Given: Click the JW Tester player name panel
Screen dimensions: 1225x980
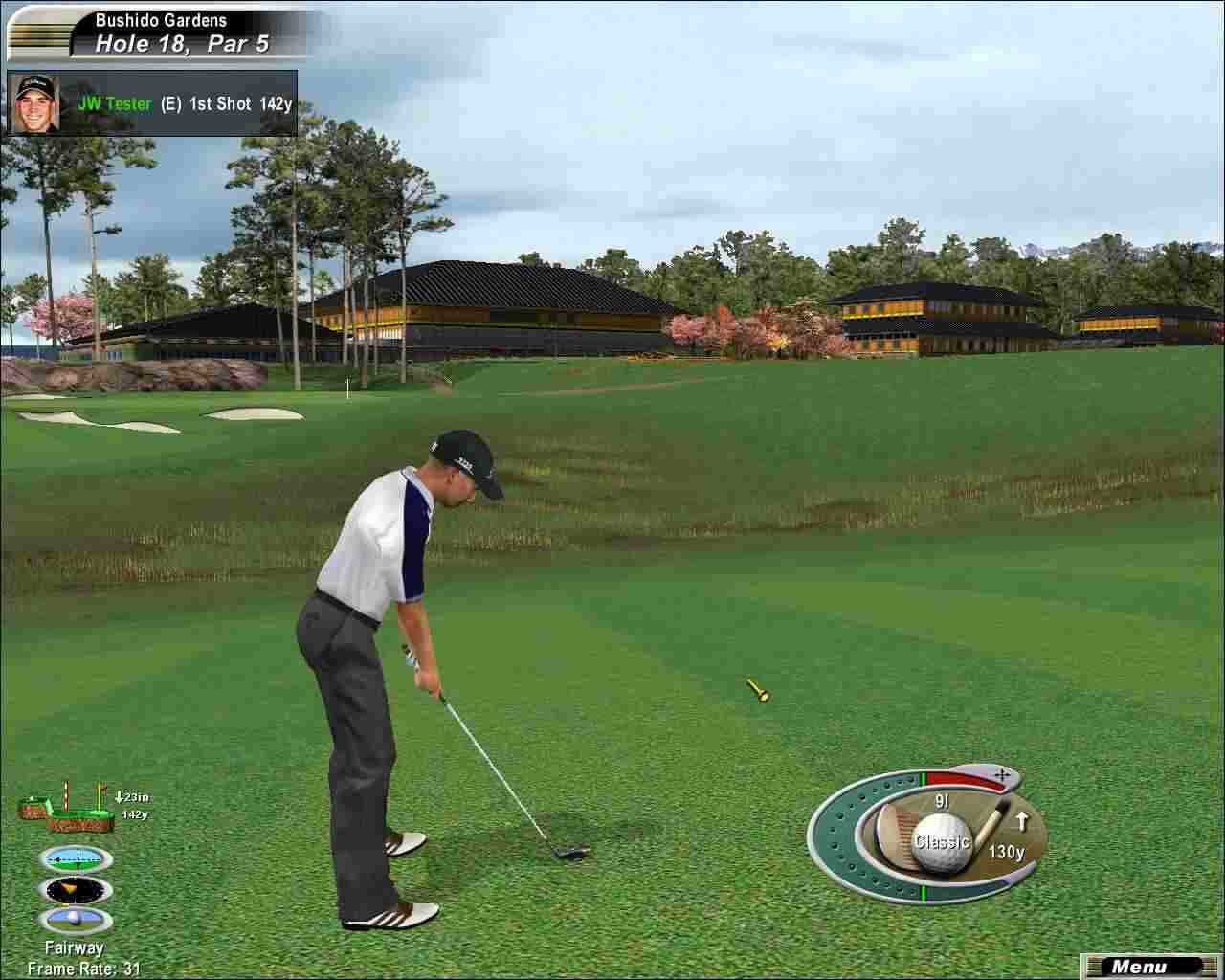Looking at the screenshot, I should (x=182, y=103).
